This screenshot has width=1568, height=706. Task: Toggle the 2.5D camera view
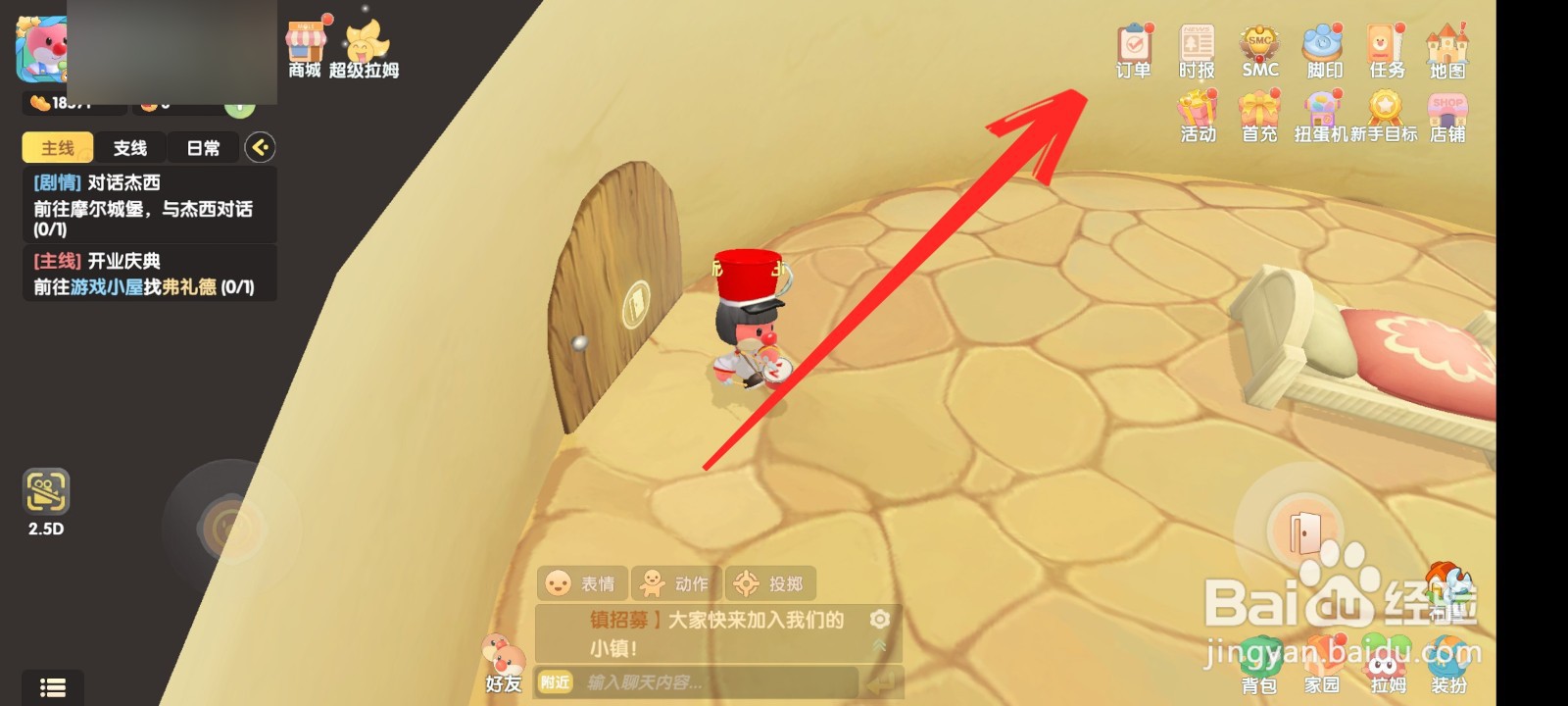[x=47, y=490]
